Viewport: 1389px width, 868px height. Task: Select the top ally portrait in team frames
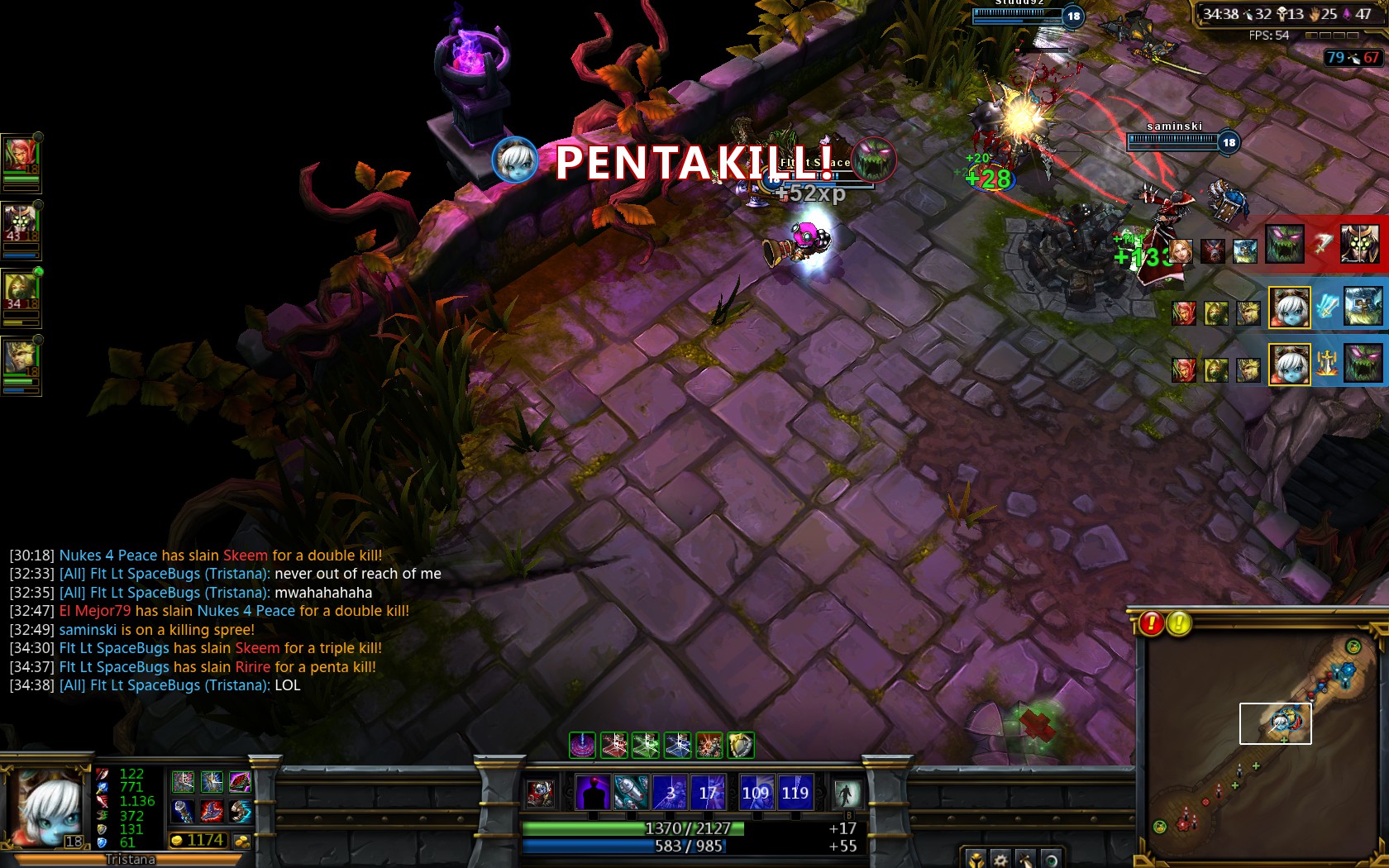[20, 156]
